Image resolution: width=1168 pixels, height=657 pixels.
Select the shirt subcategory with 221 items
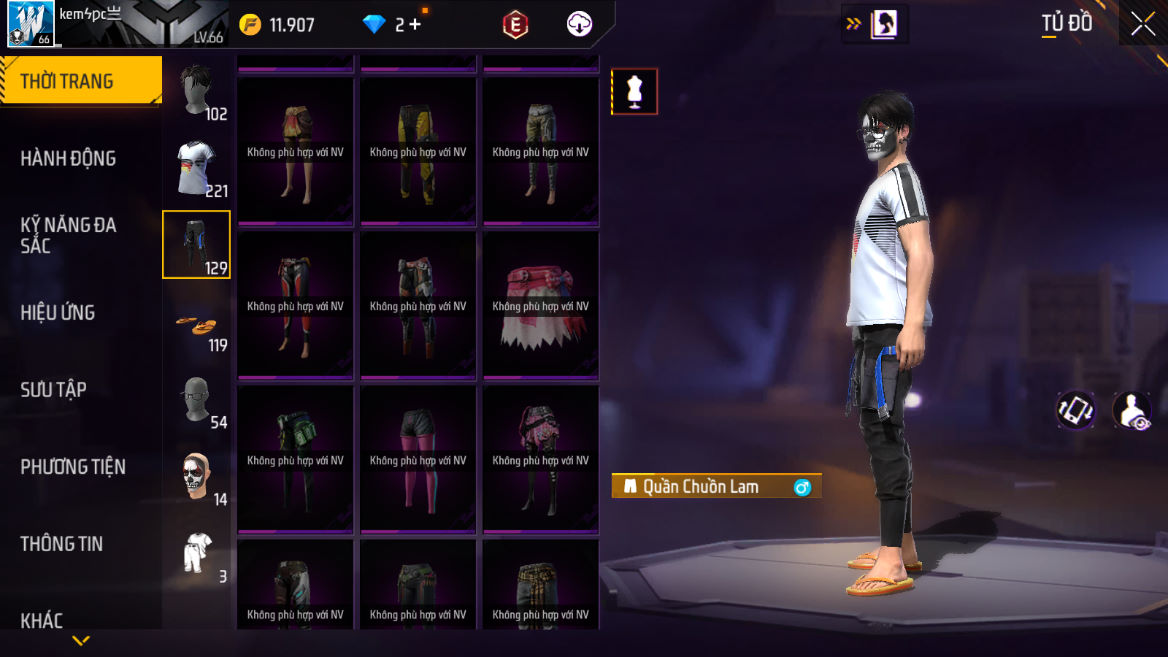tap(197, 168)
